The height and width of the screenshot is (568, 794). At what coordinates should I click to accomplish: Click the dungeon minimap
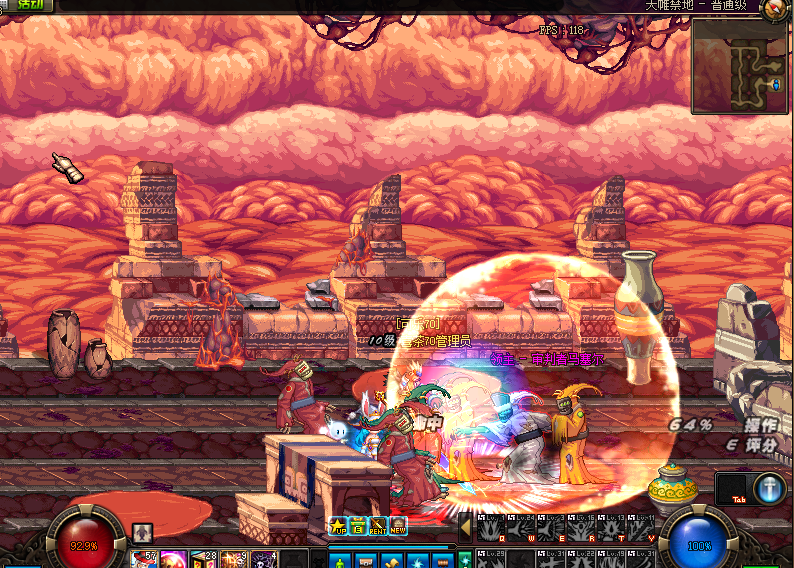coord(738,66)
